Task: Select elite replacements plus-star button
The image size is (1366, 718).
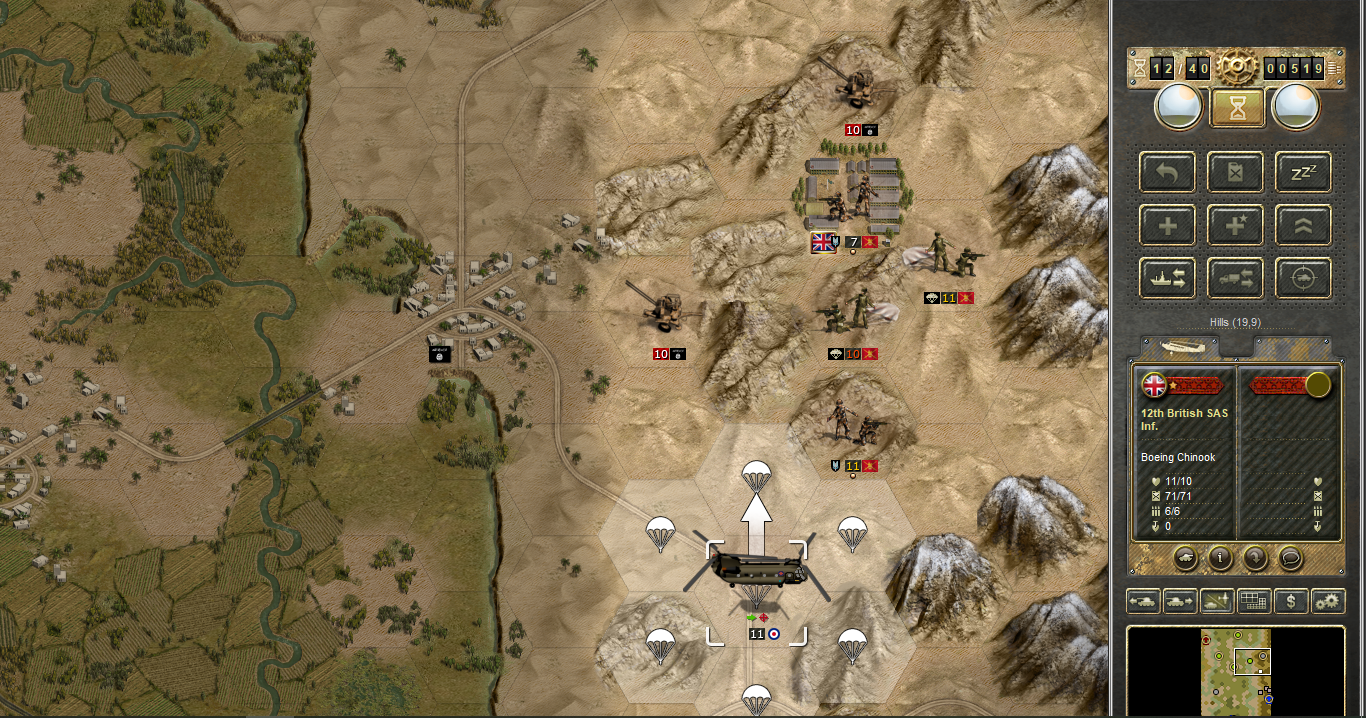Action: click(x=1235, y=226)
